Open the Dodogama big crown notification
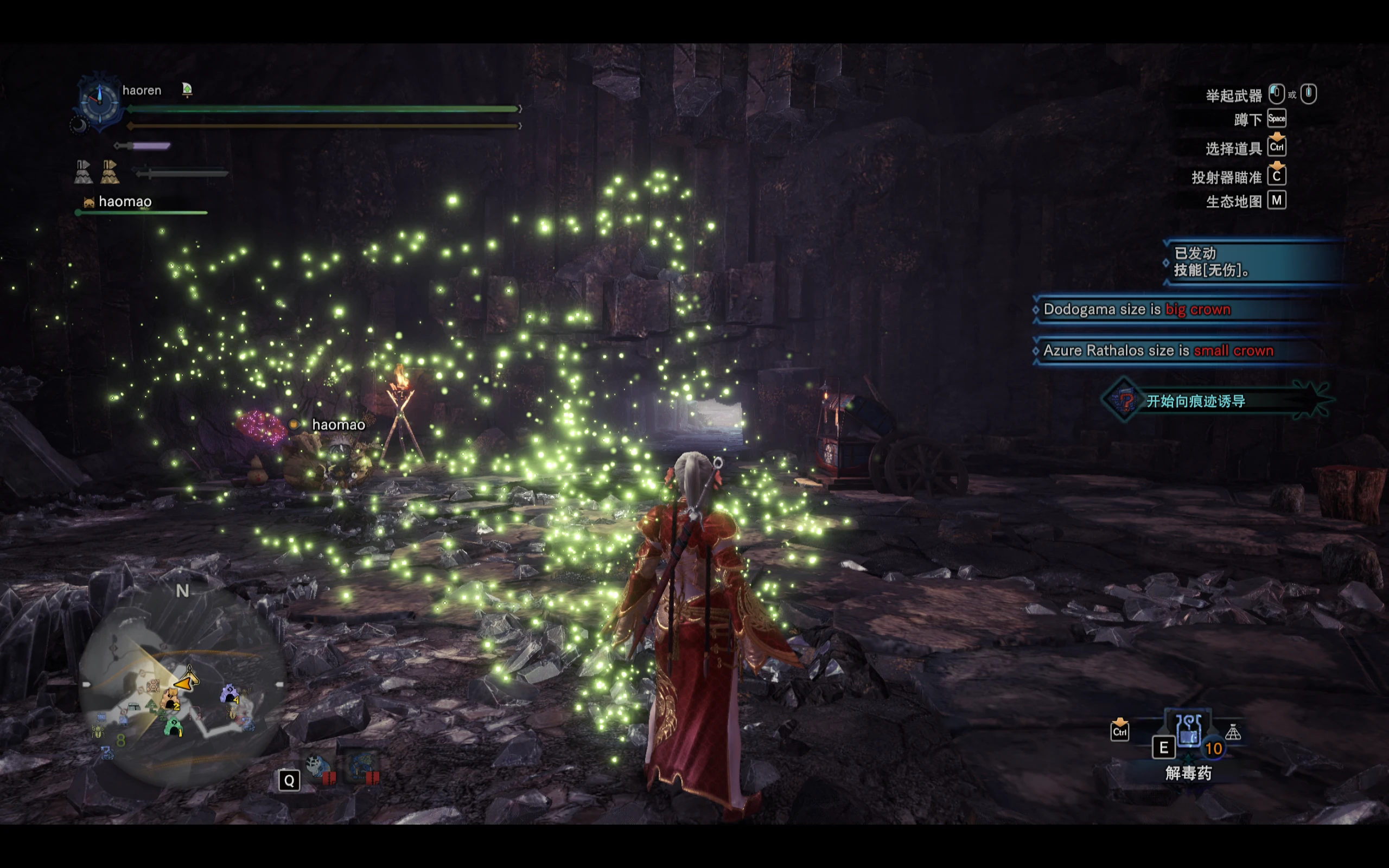Image resolution: width=1389 pixels, height=868 pixels. 1182,309
